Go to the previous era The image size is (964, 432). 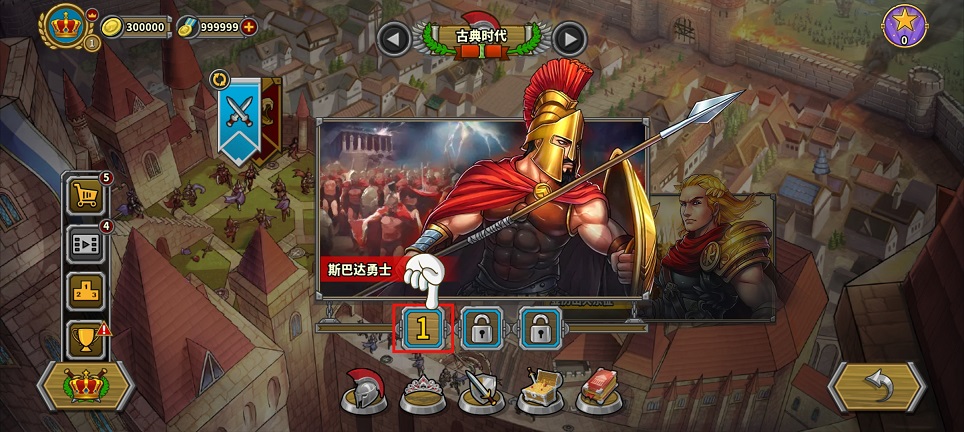click(x=394, y=39)
